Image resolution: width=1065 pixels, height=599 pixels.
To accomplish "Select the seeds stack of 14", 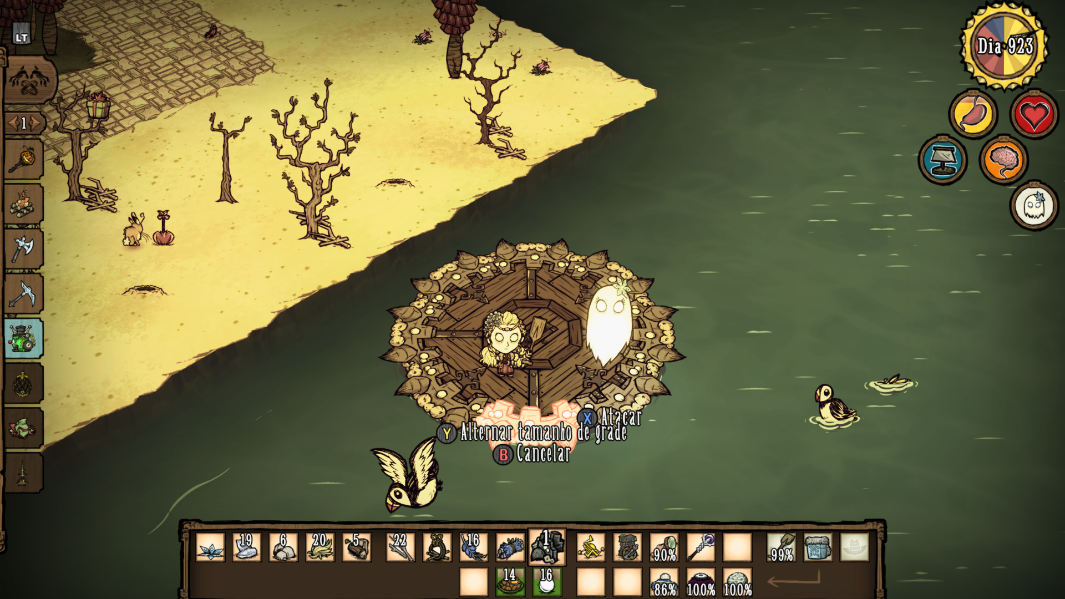I will pos(510,581).
